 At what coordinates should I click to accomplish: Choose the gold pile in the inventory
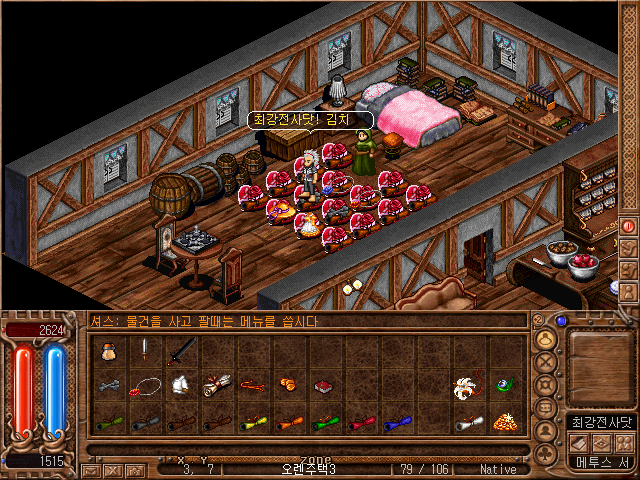(x=502, y=421)
